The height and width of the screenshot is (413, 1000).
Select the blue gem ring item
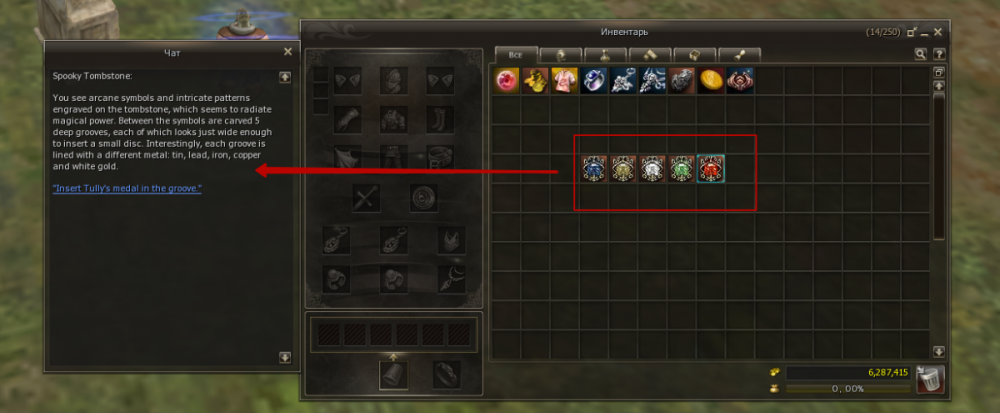coord(595,81)
